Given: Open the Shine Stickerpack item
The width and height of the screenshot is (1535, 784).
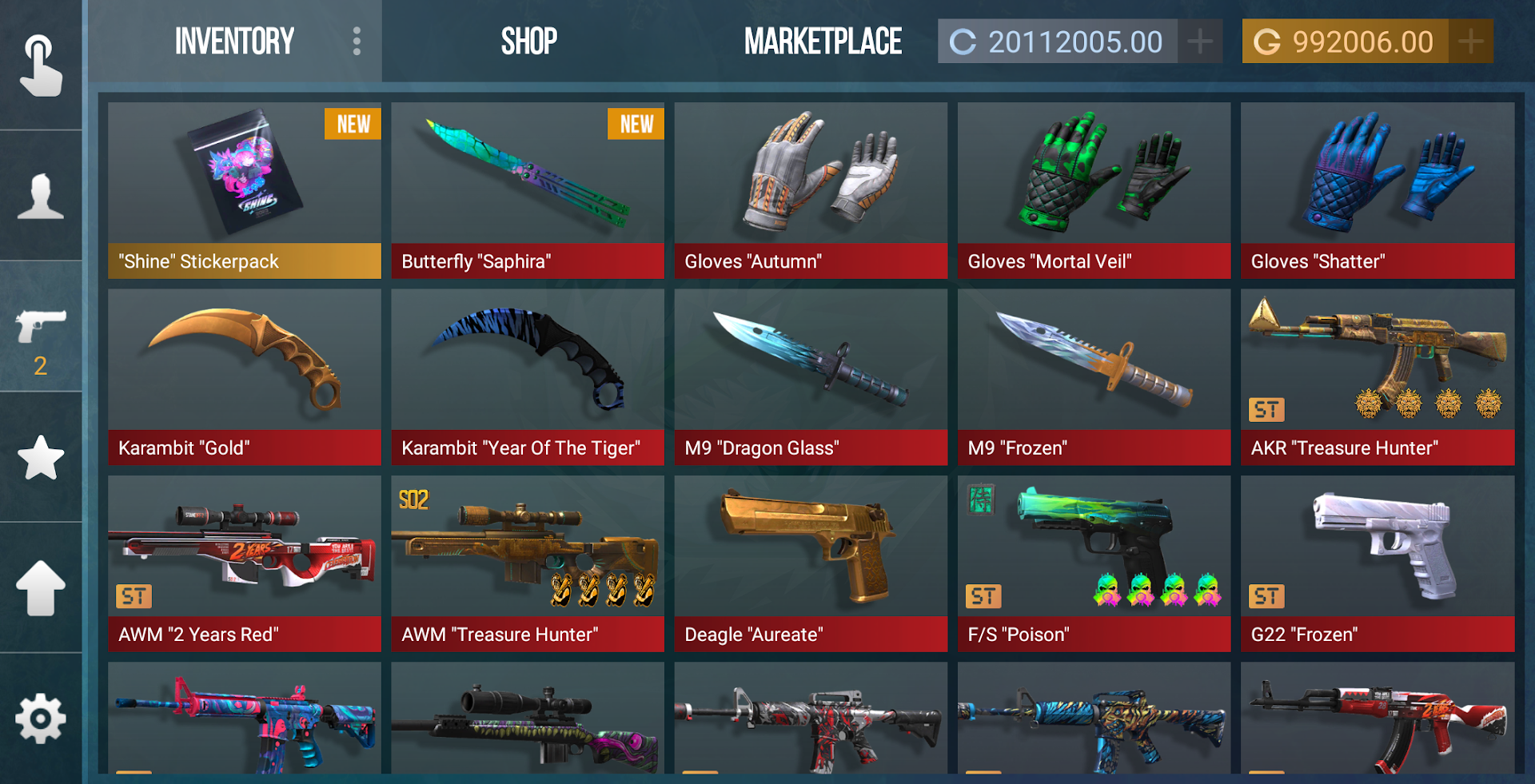Looking at the screenshot, I should (244, 192).
